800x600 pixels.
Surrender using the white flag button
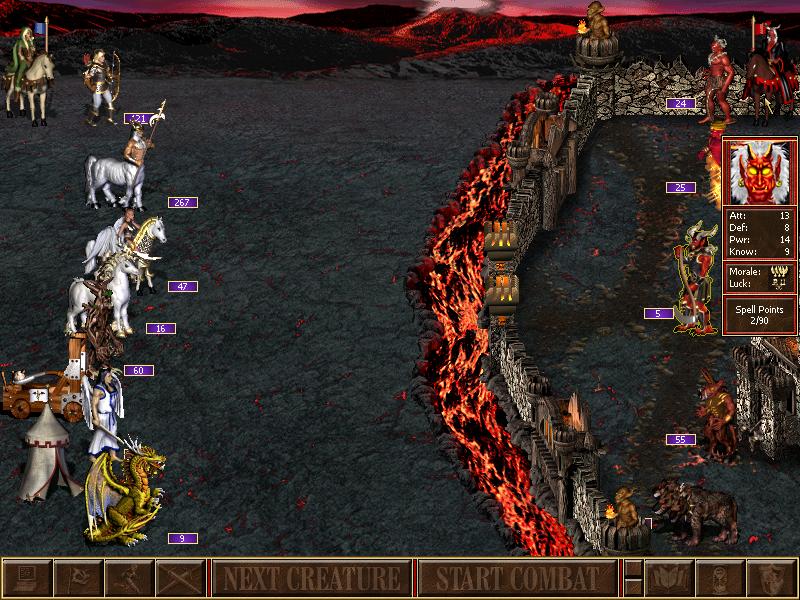76,578
